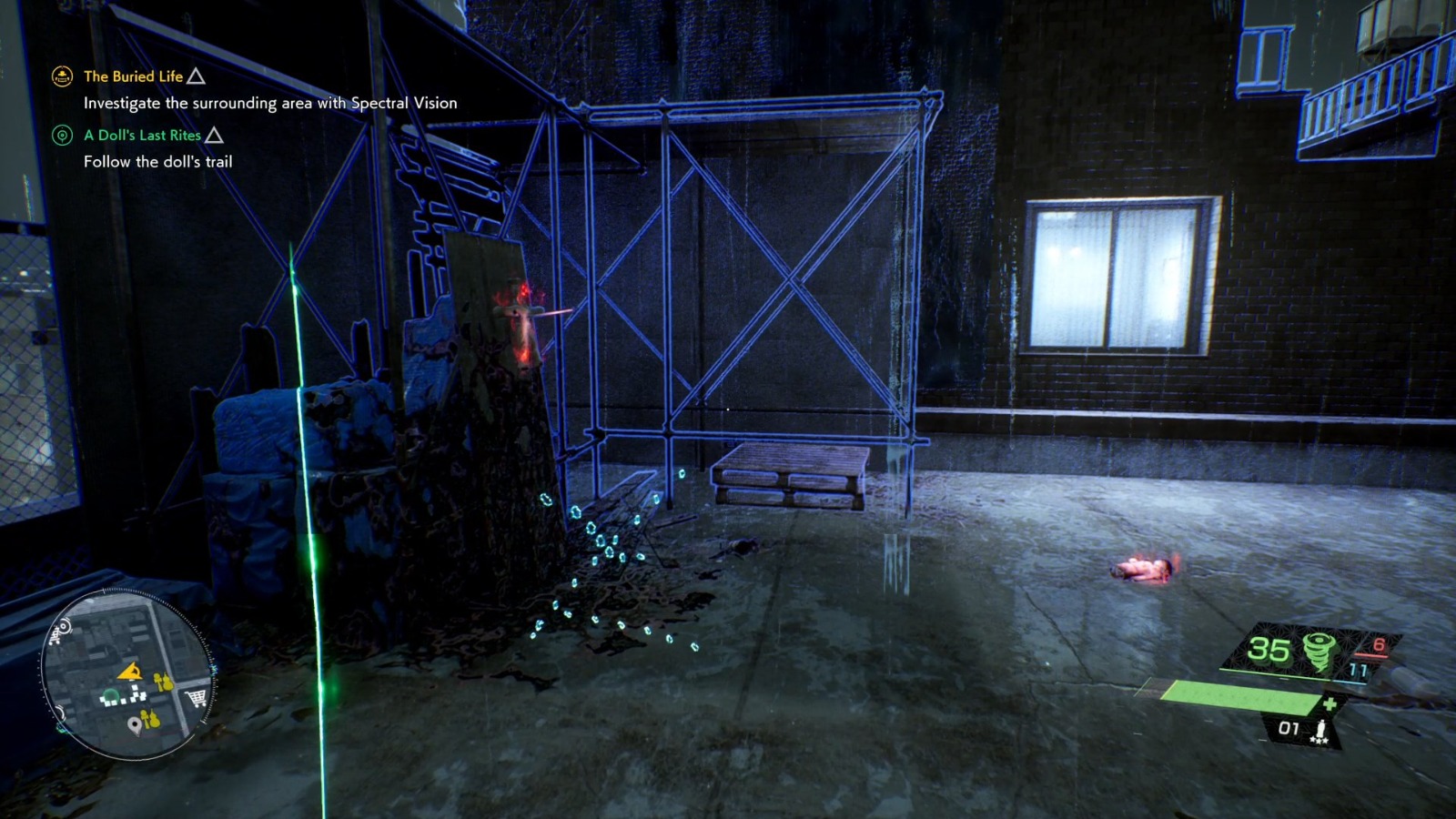Screen dimensions: 1456x819
Task: Click the Investigate with Spectral Vision objective text
Action: coord(269,104)
